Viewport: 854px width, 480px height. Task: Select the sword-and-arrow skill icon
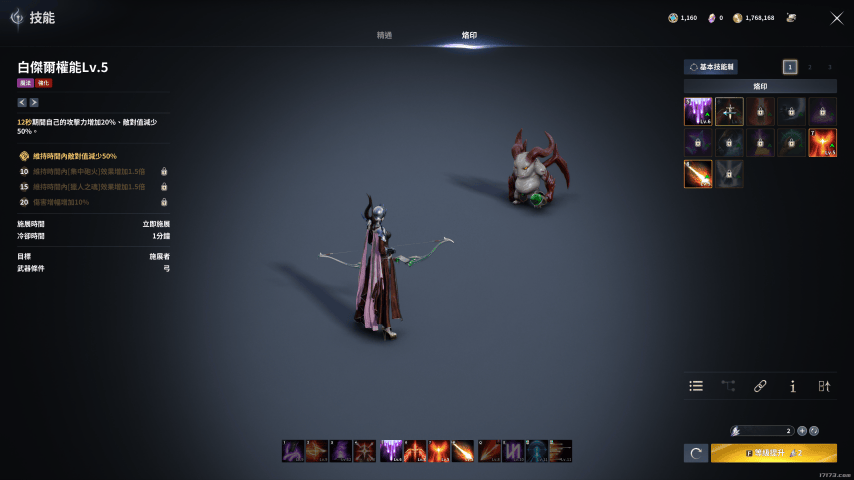pyautogui.click(x=729, y=111)
